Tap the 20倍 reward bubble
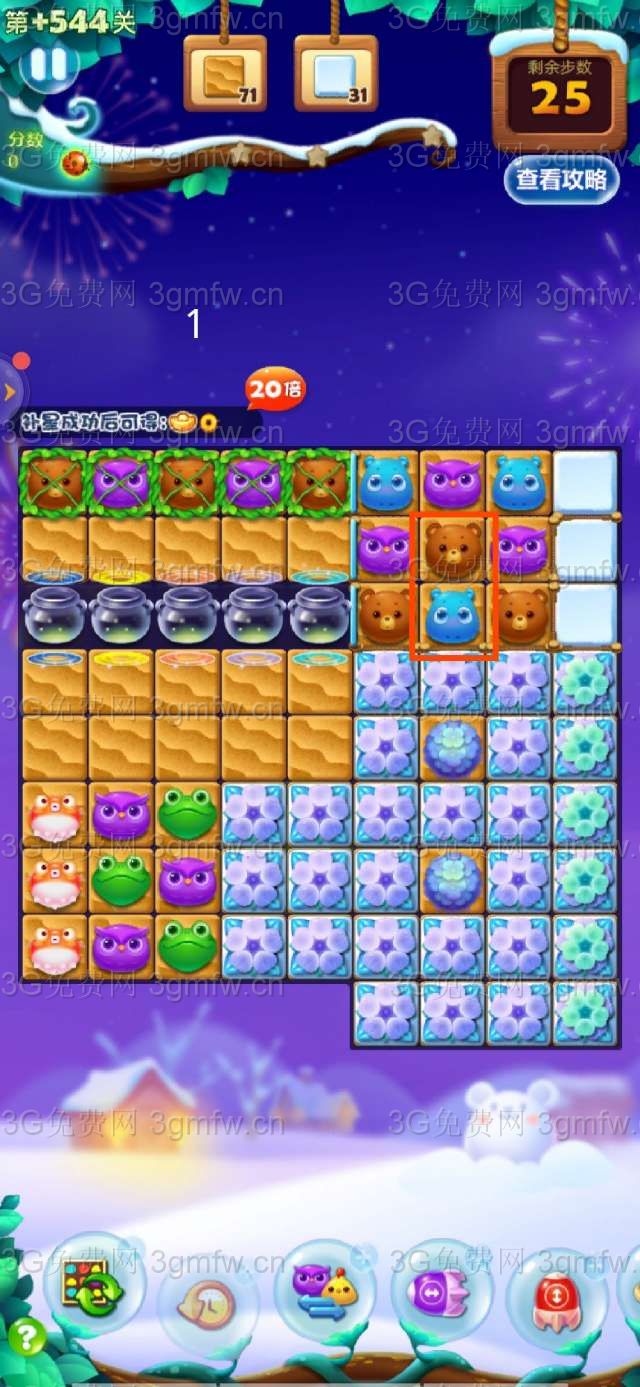Viewport: 640px width, 1387px height. click(x=275, y=390)
